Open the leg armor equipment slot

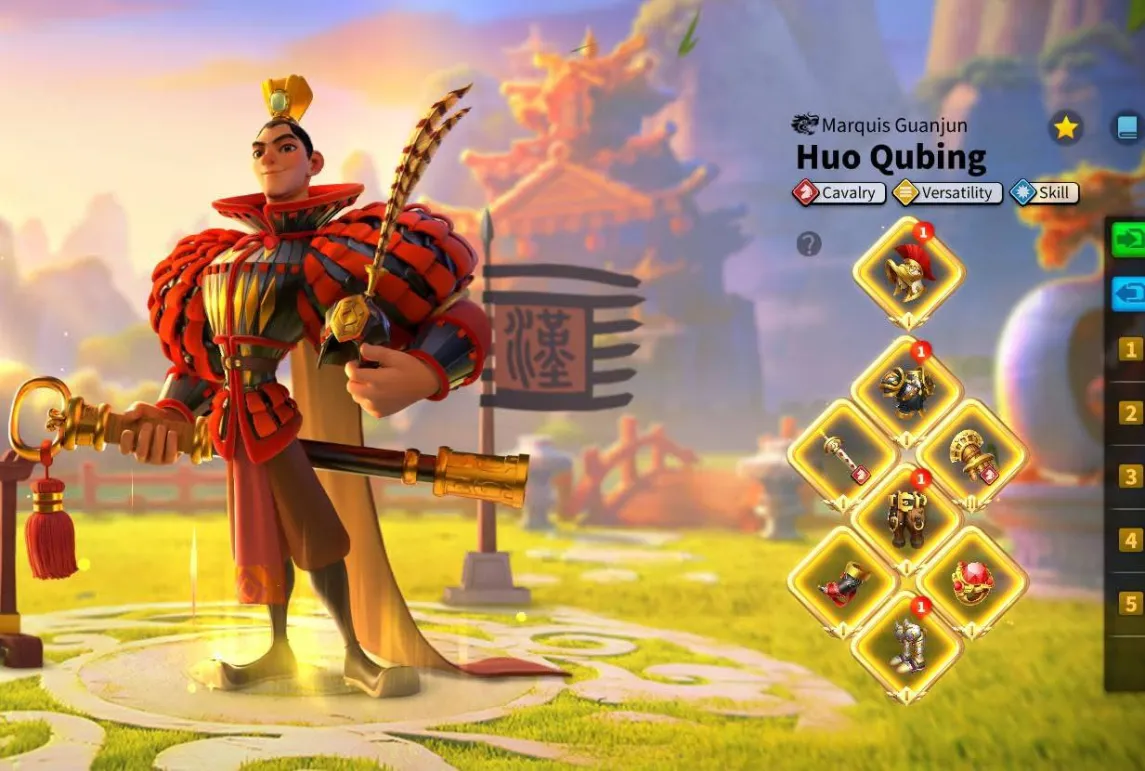pyautogui.click(x=907, y=517)
